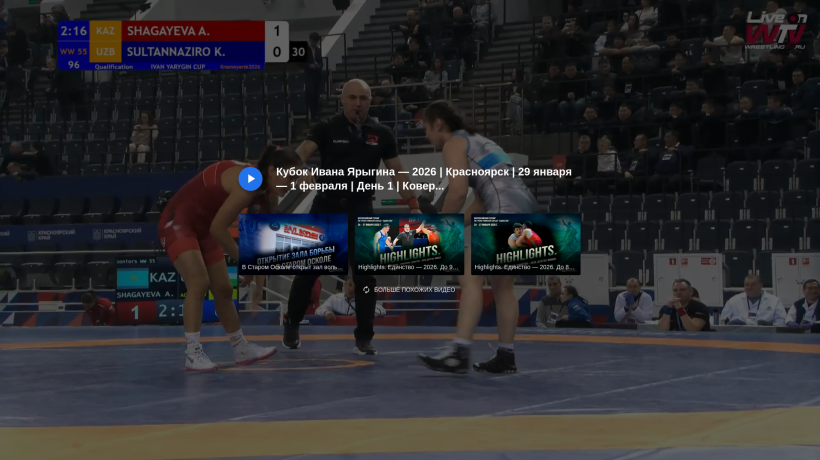Select the Highlights thumbnail with two grappling wrestlers
820x460 pixels.
coord(525,243)
